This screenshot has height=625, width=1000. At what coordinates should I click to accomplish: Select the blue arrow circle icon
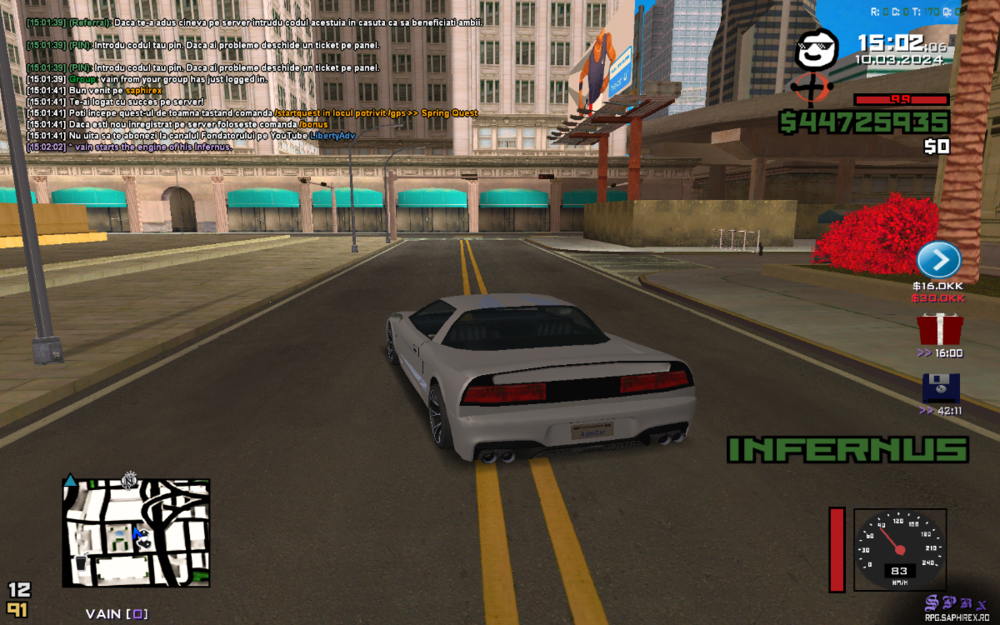938,261
